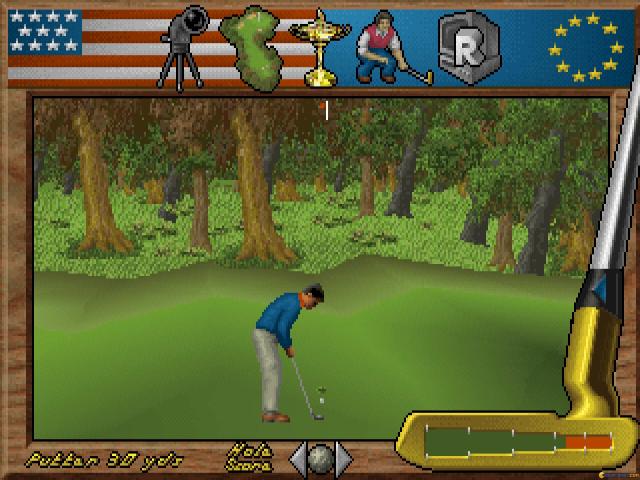Click the golf ball between the arrows

click(x=321, y=458)
